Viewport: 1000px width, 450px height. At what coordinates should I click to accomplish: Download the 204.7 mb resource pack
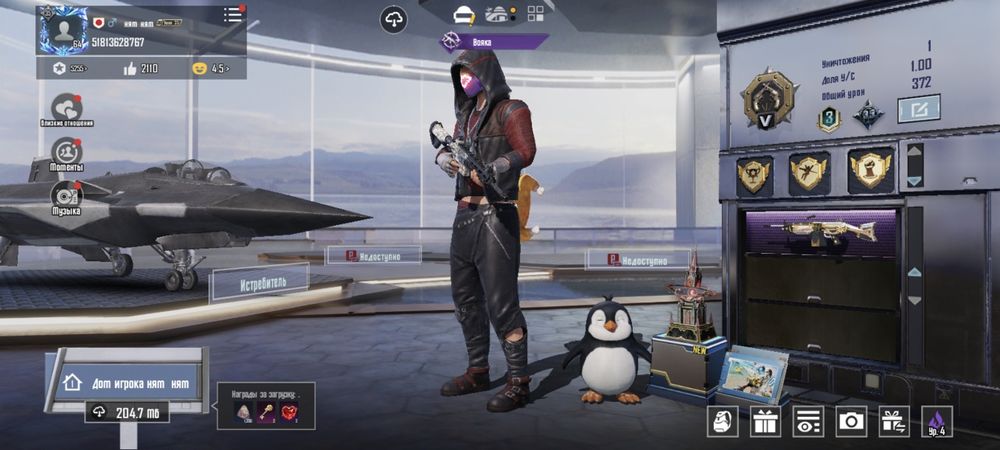[126, 411]
